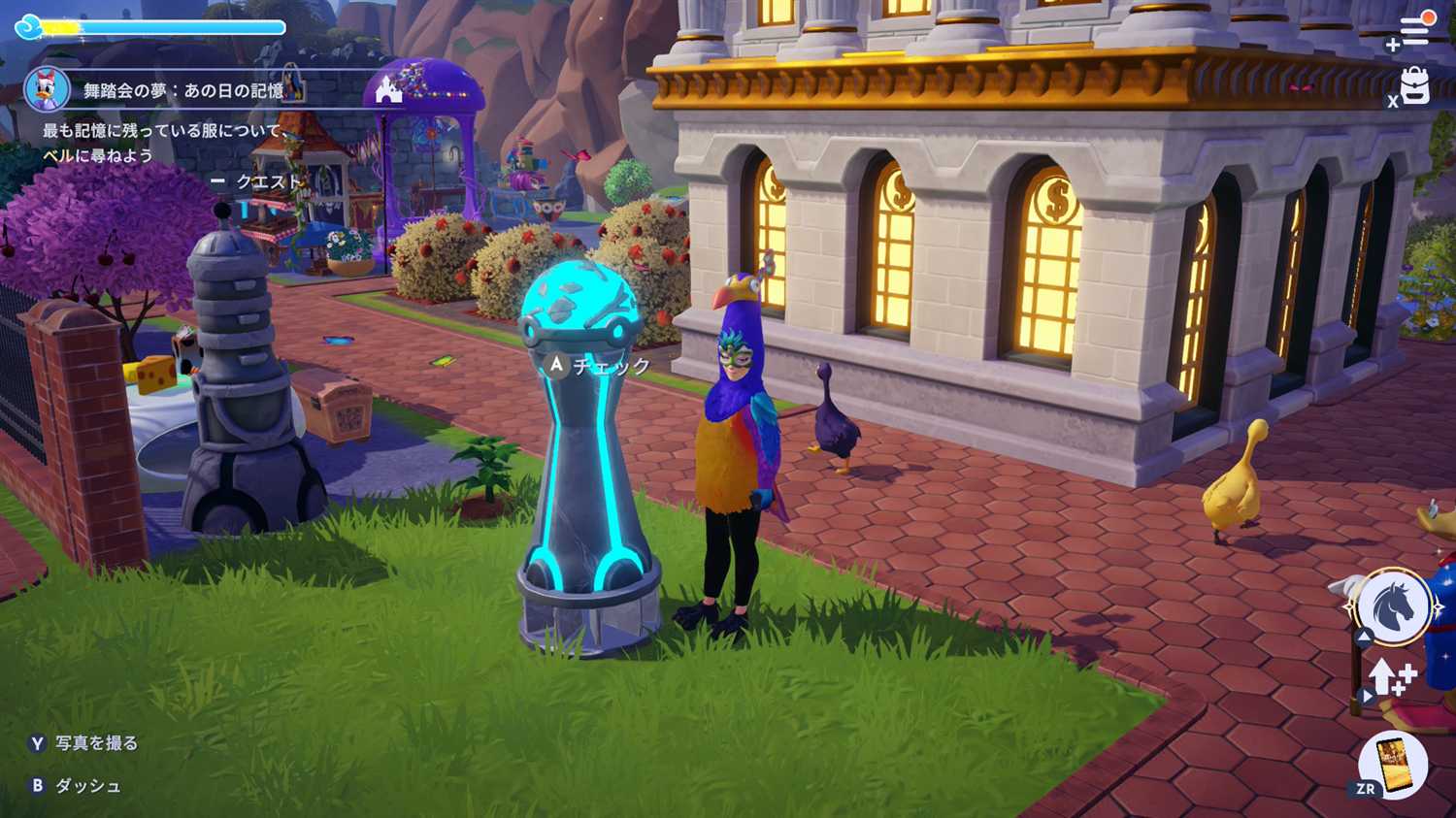Open the smartphone tool icon
Image resolution: width=1456 pixels, height=818 pixels.
click(x=1393, y=763)
